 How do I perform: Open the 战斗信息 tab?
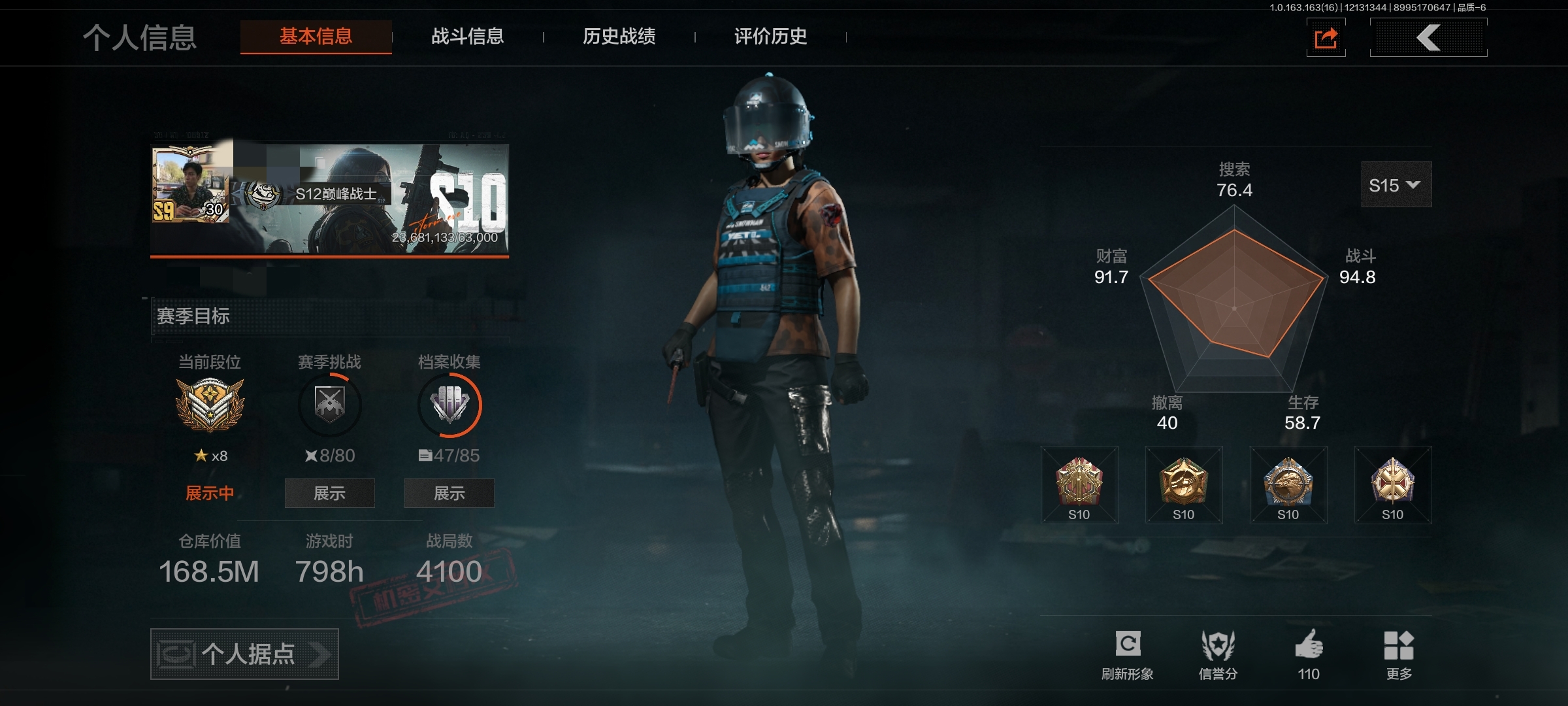click(468, 37)
